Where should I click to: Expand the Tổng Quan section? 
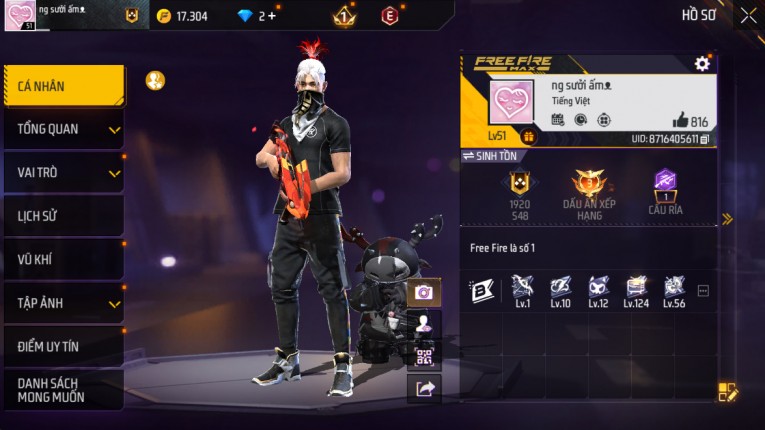(64, 129)
